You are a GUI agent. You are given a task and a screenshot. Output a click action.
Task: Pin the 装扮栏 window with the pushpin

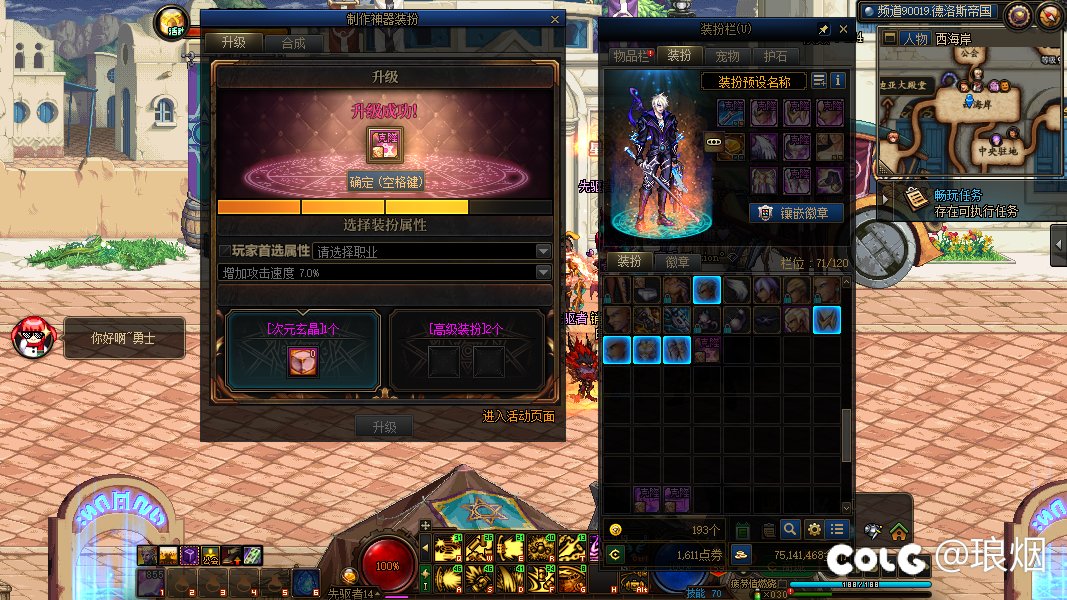(824, 30)
